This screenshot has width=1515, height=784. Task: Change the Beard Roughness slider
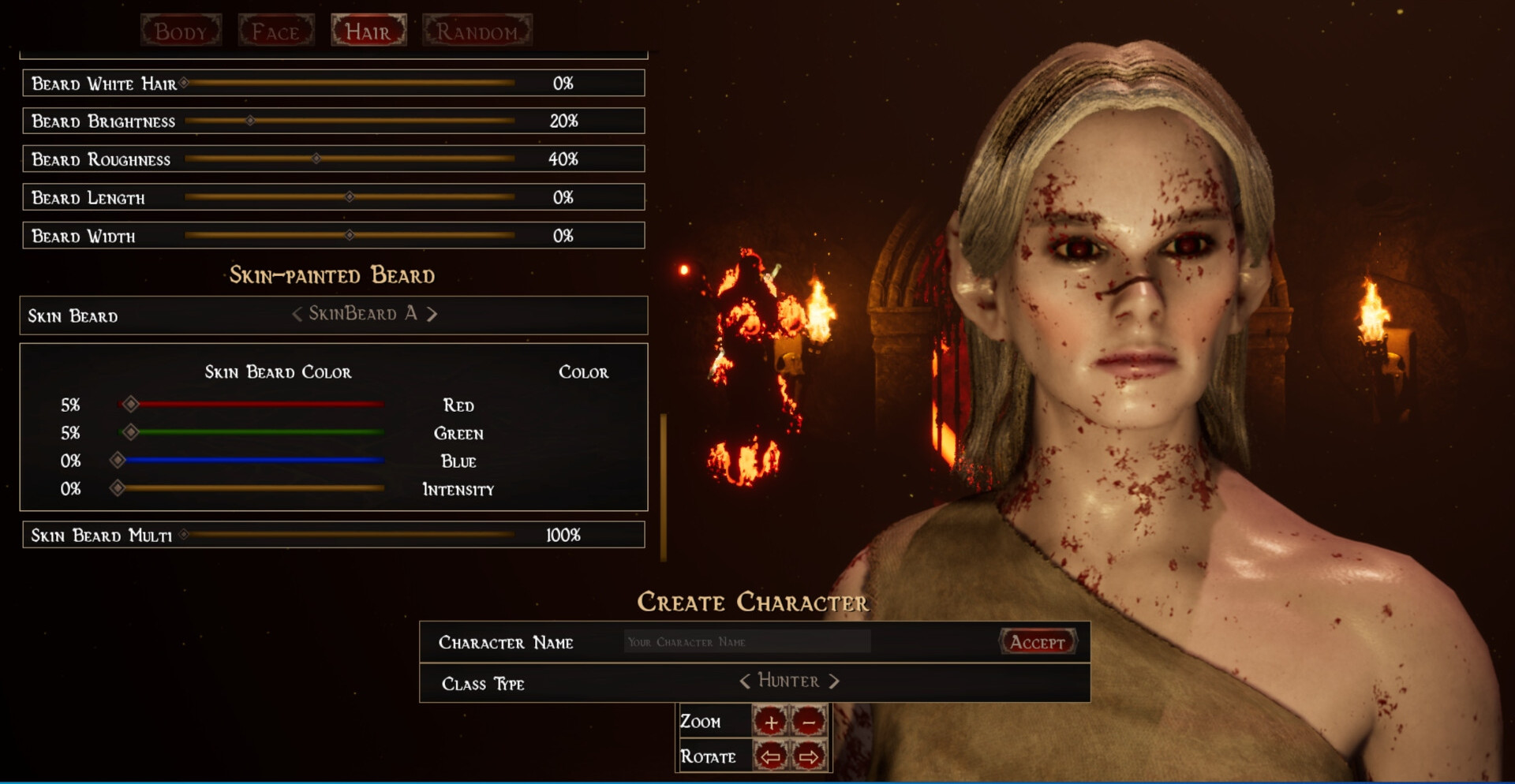pos(316,159)
